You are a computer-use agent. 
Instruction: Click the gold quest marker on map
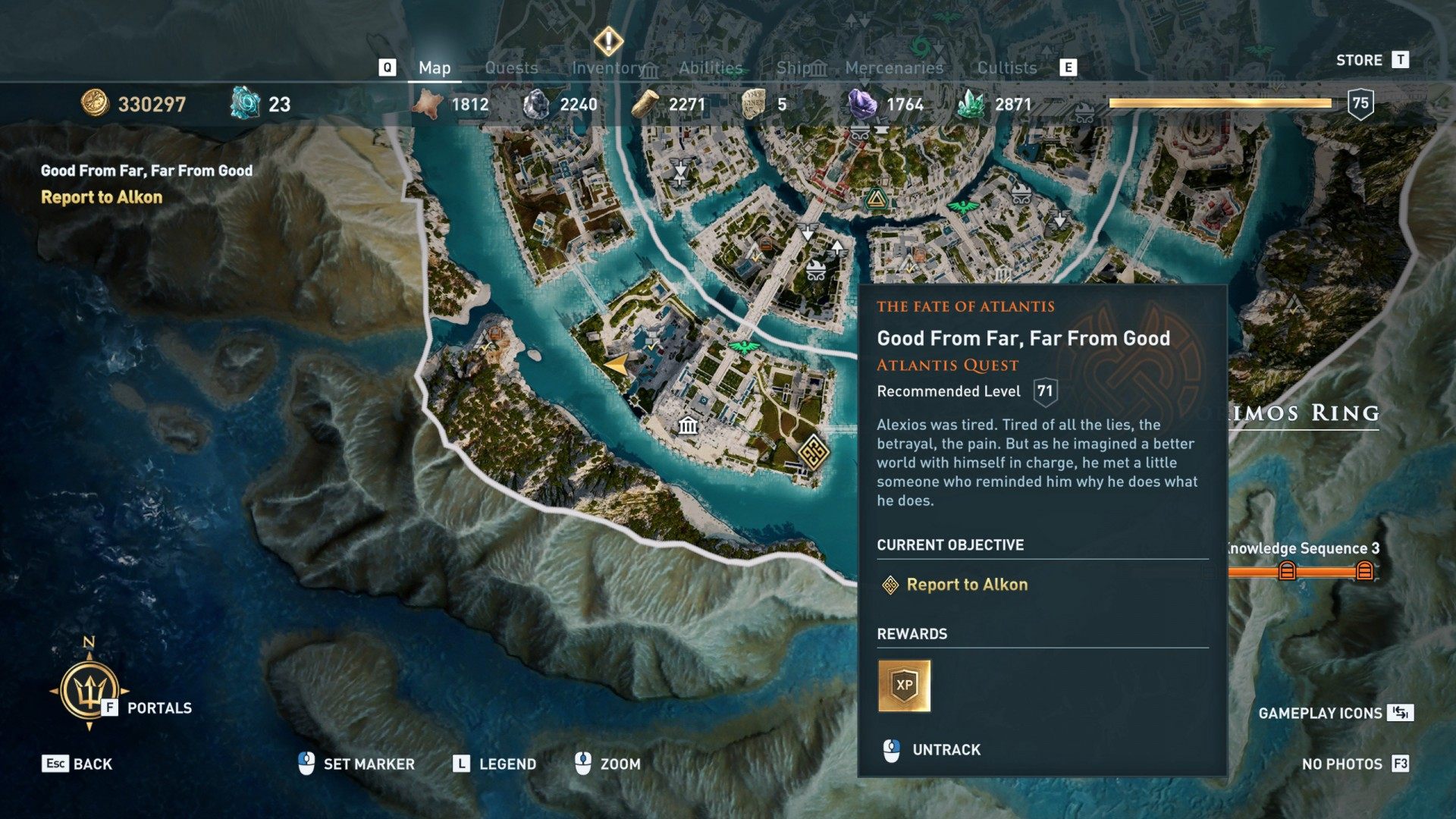click(813, 453)
